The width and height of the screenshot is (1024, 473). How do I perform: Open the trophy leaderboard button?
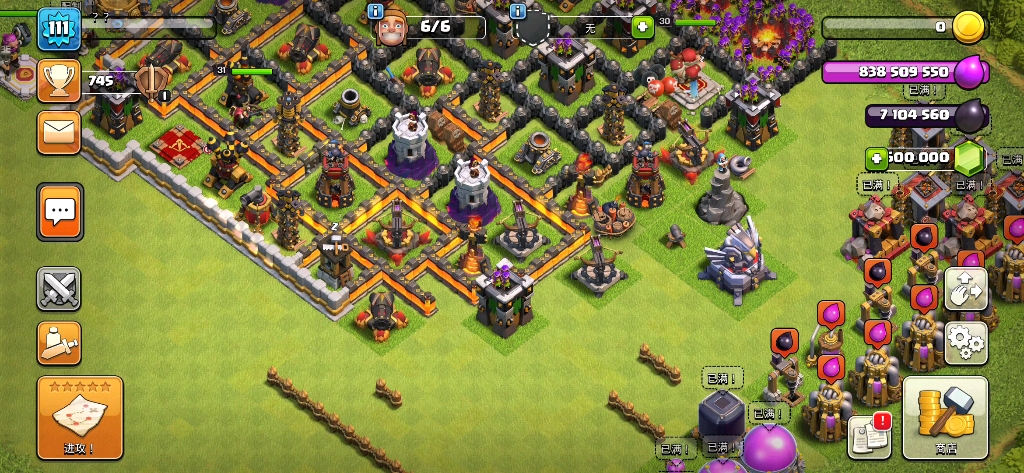59,81
